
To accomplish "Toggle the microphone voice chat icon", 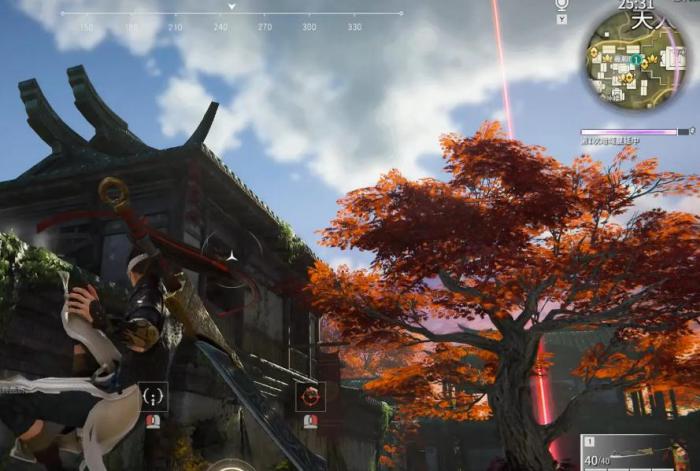I will [x=561, y=5].
